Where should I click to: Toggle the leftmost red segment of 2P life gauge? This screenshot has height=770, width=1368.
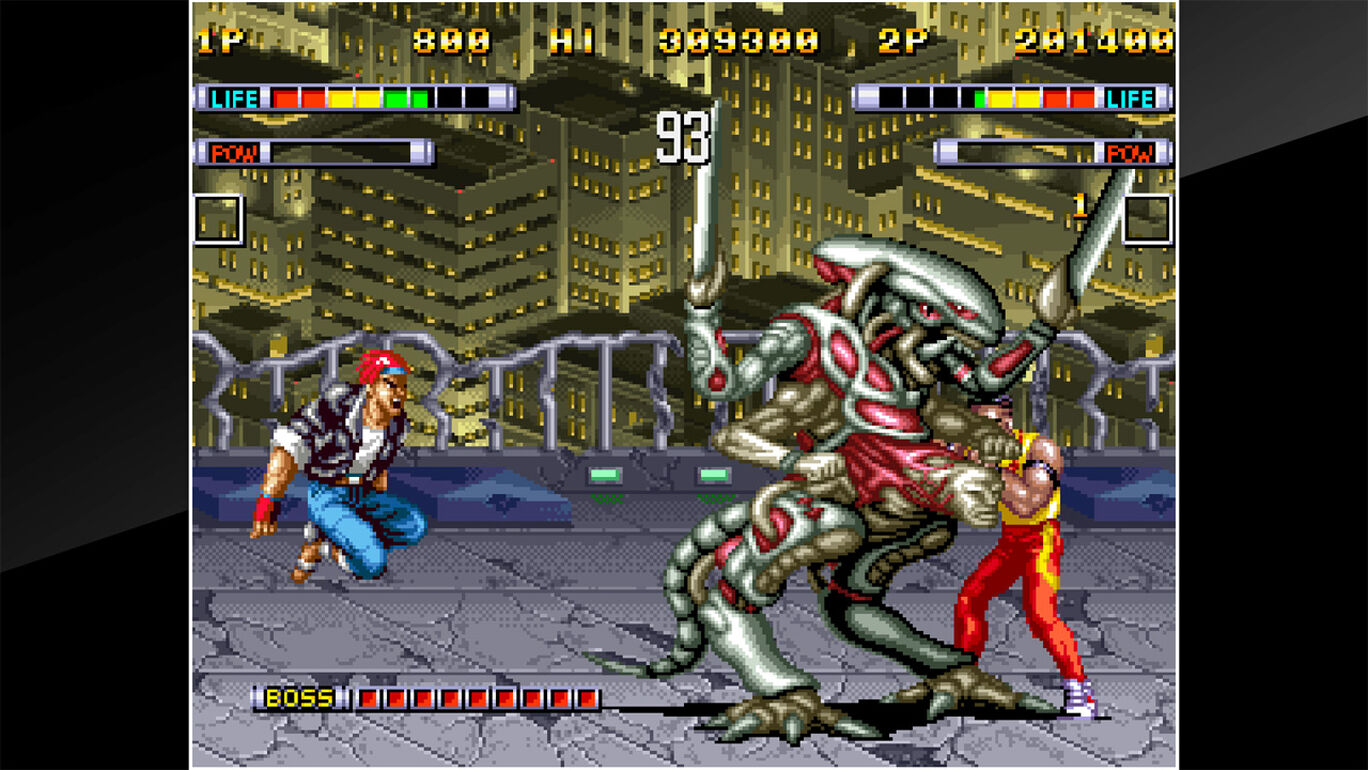click(1056, 97)
